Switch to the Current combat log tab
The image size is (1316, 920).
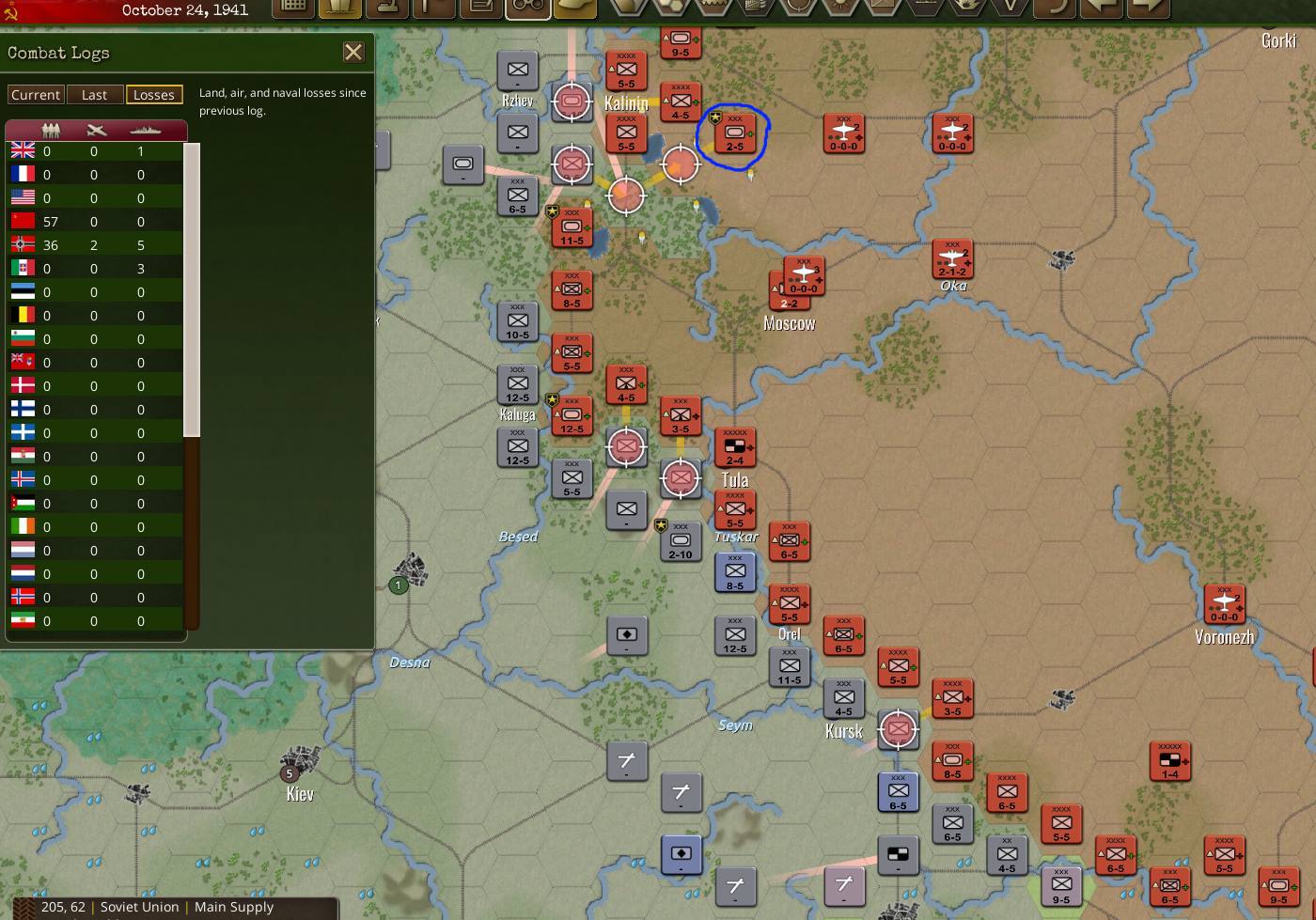36,94
